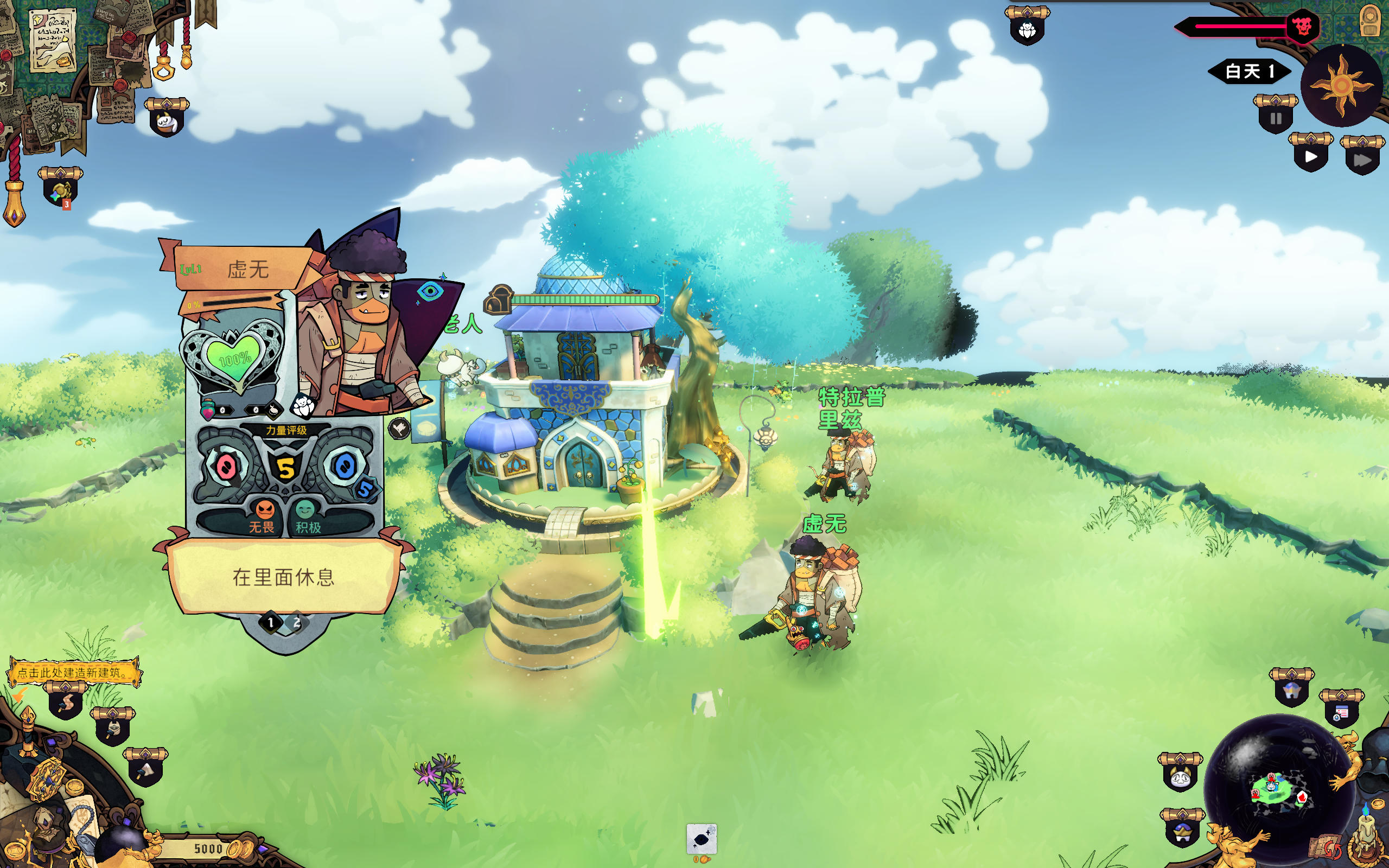The image size is (1389, 868).
Task: Choose the hammer-and-mountain build banner
Action: click(145, 770)
